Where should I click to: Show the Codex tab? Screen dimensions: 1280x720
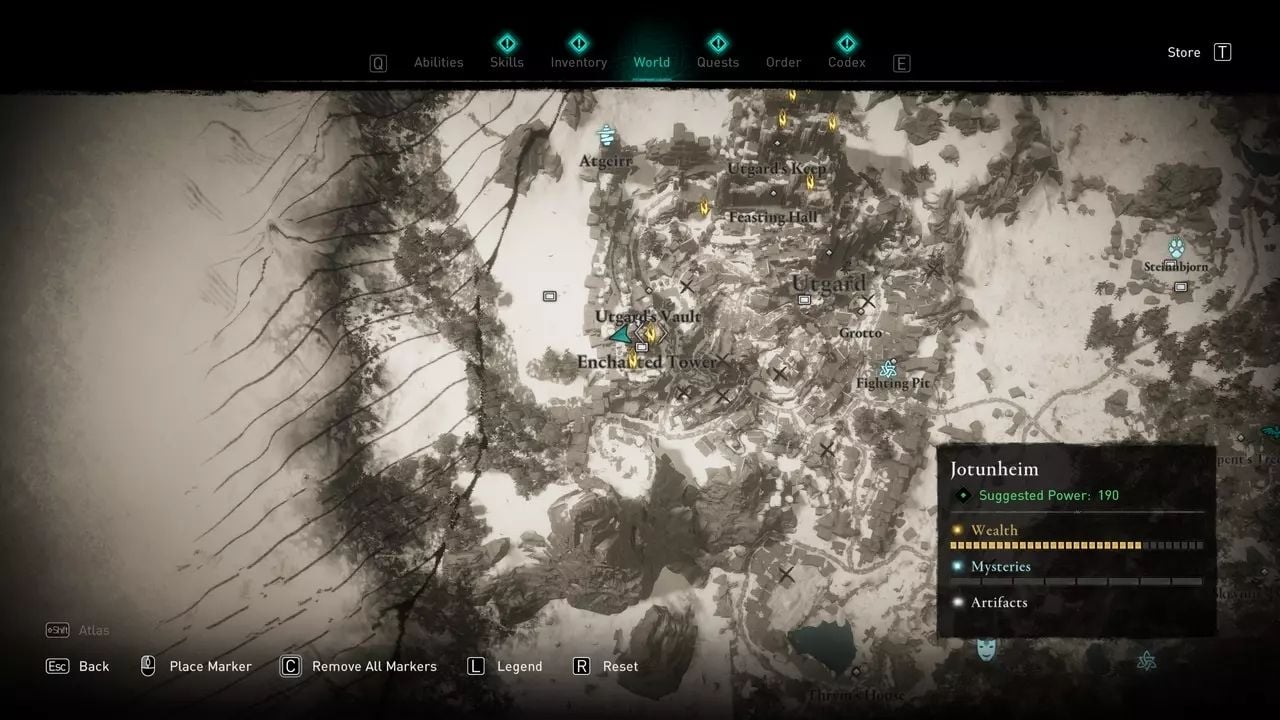coord(846,62)
